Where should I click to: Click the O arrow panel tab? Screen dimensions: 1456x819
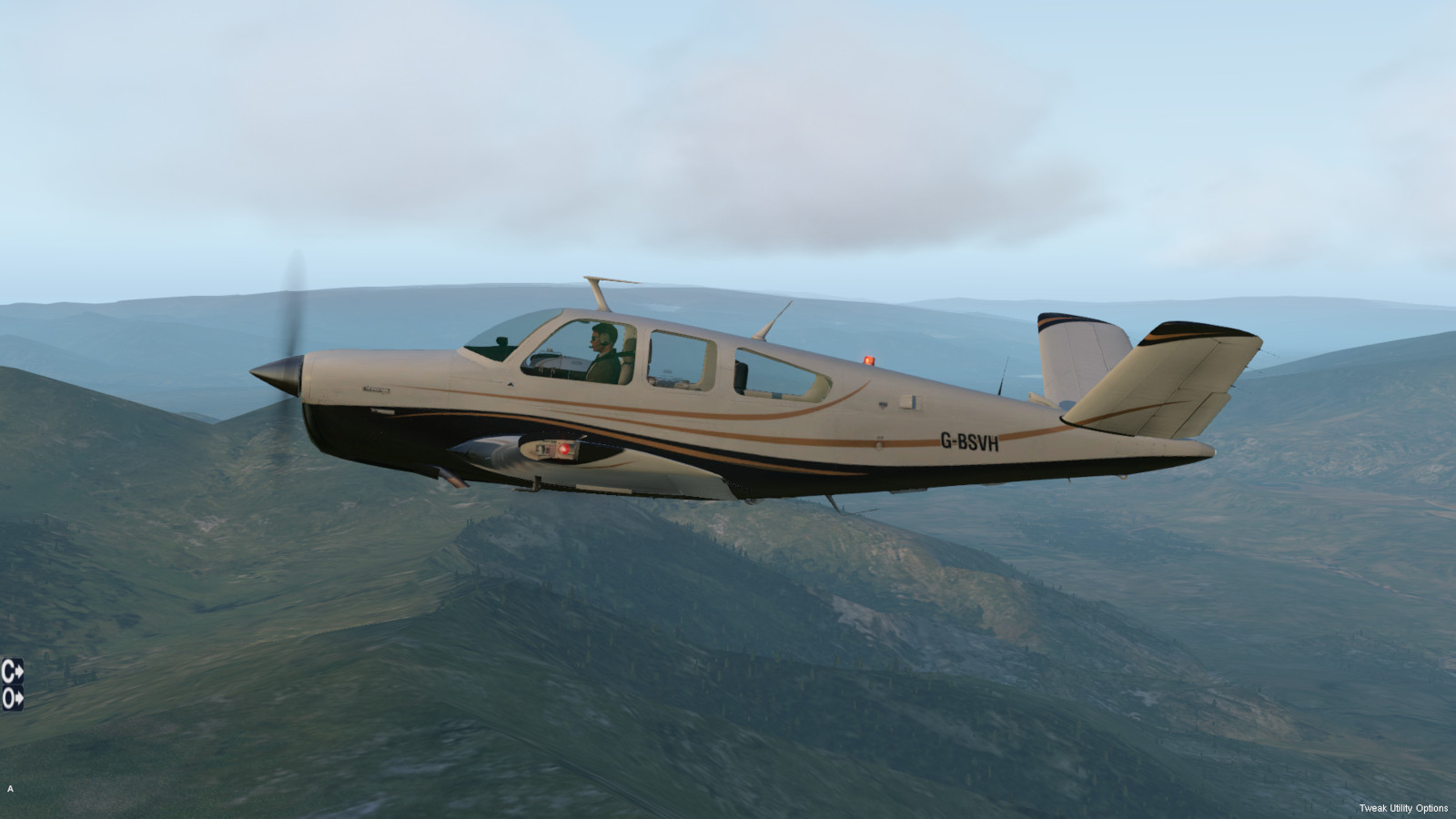pyautogui.click(x=12, y=698)
